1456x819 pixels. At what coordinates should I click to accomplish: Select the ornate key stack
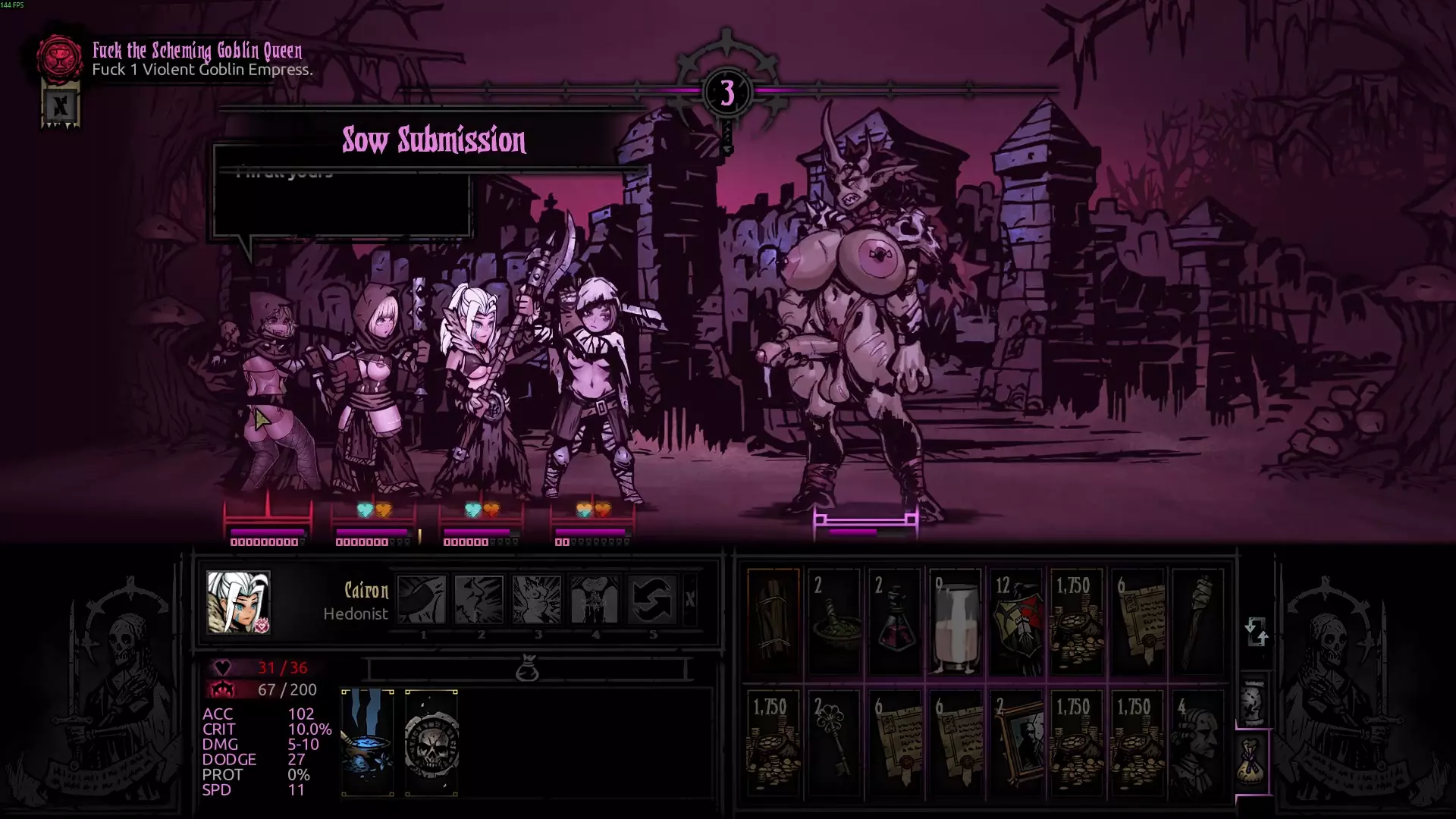pos(834,743)
